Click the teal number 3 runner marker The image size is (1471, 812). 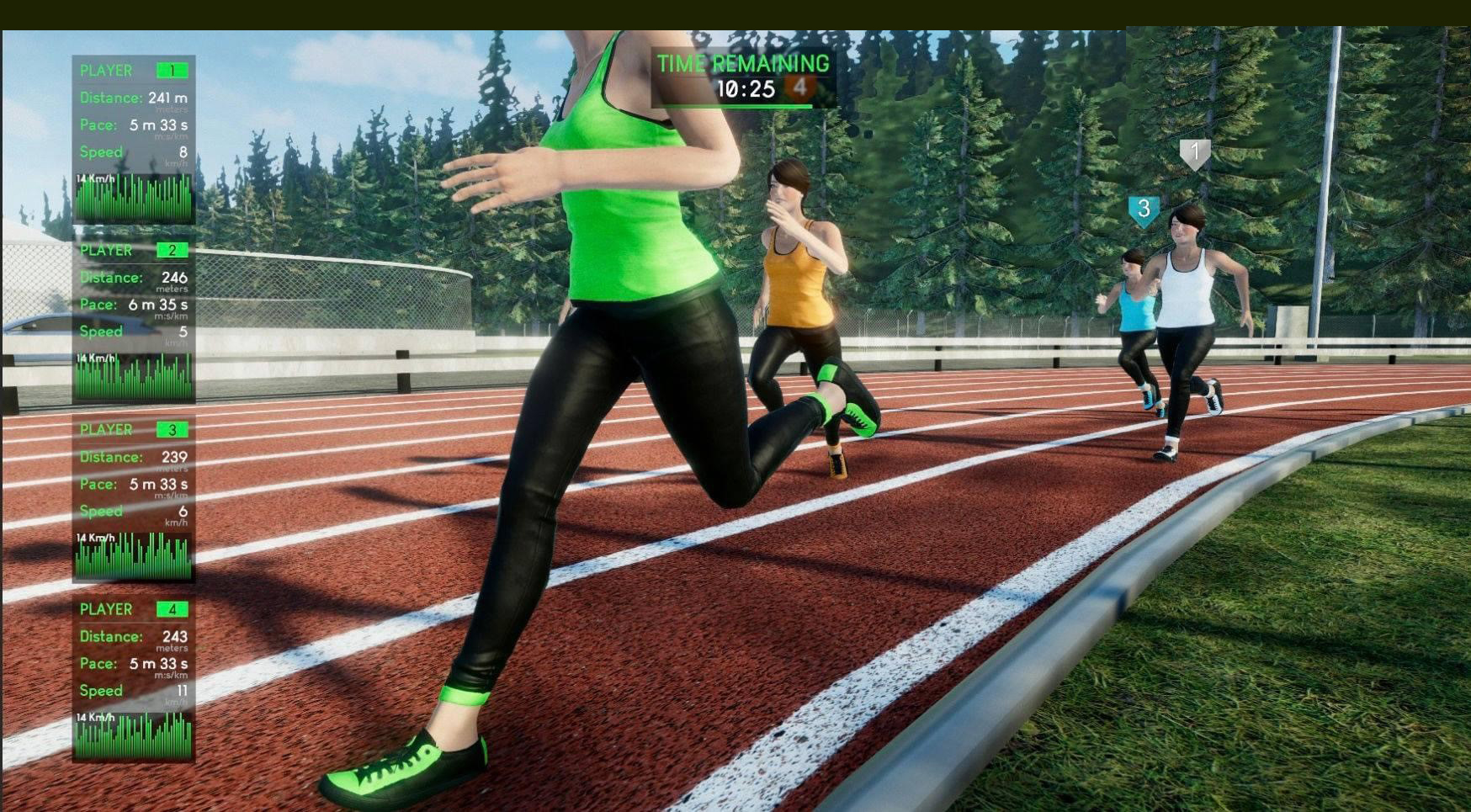pos(1143,210)
